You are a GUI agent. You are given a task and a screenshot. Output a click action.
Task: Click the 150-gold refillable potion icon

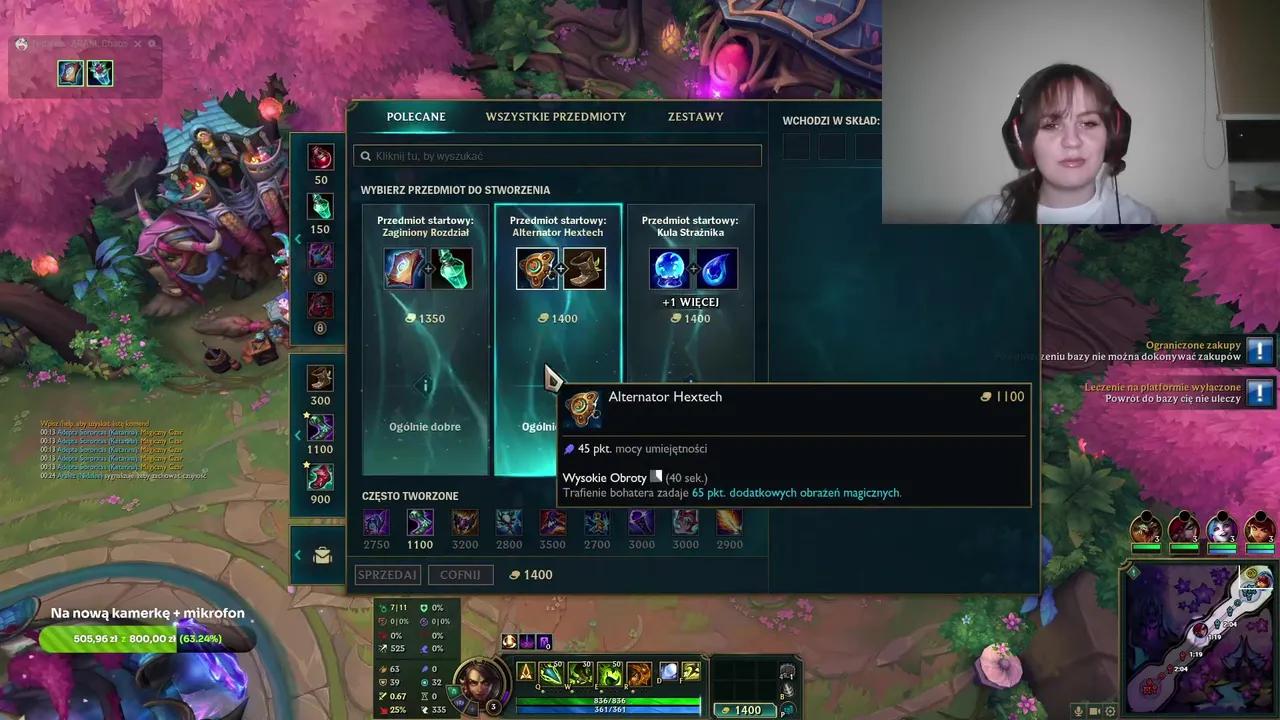[x=320, y=208]
